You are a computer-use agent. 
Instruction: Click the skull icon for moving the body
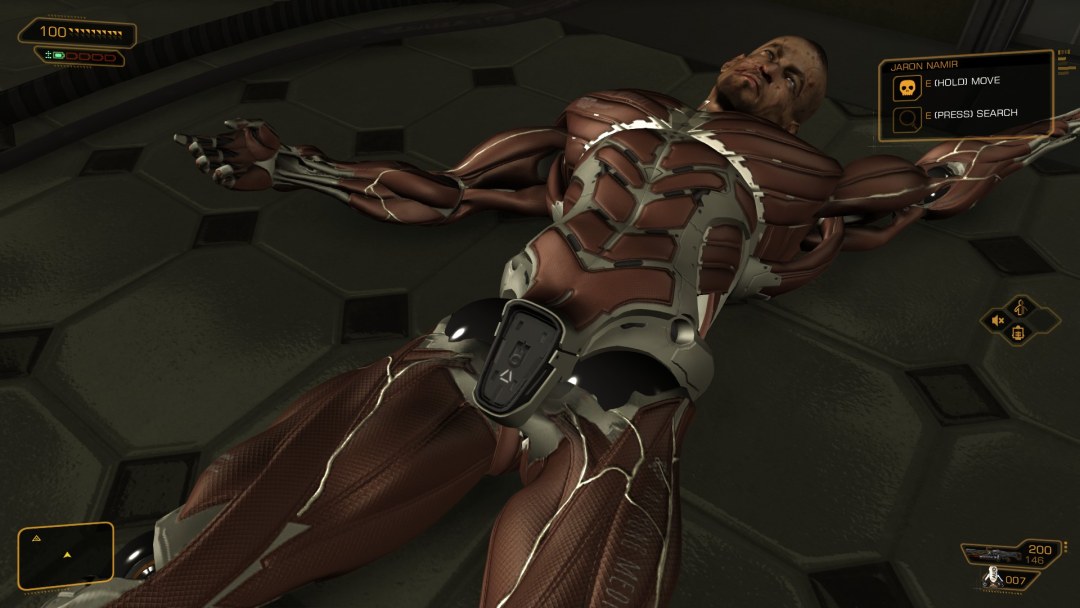pyautogui.click(x=906, y=88)
